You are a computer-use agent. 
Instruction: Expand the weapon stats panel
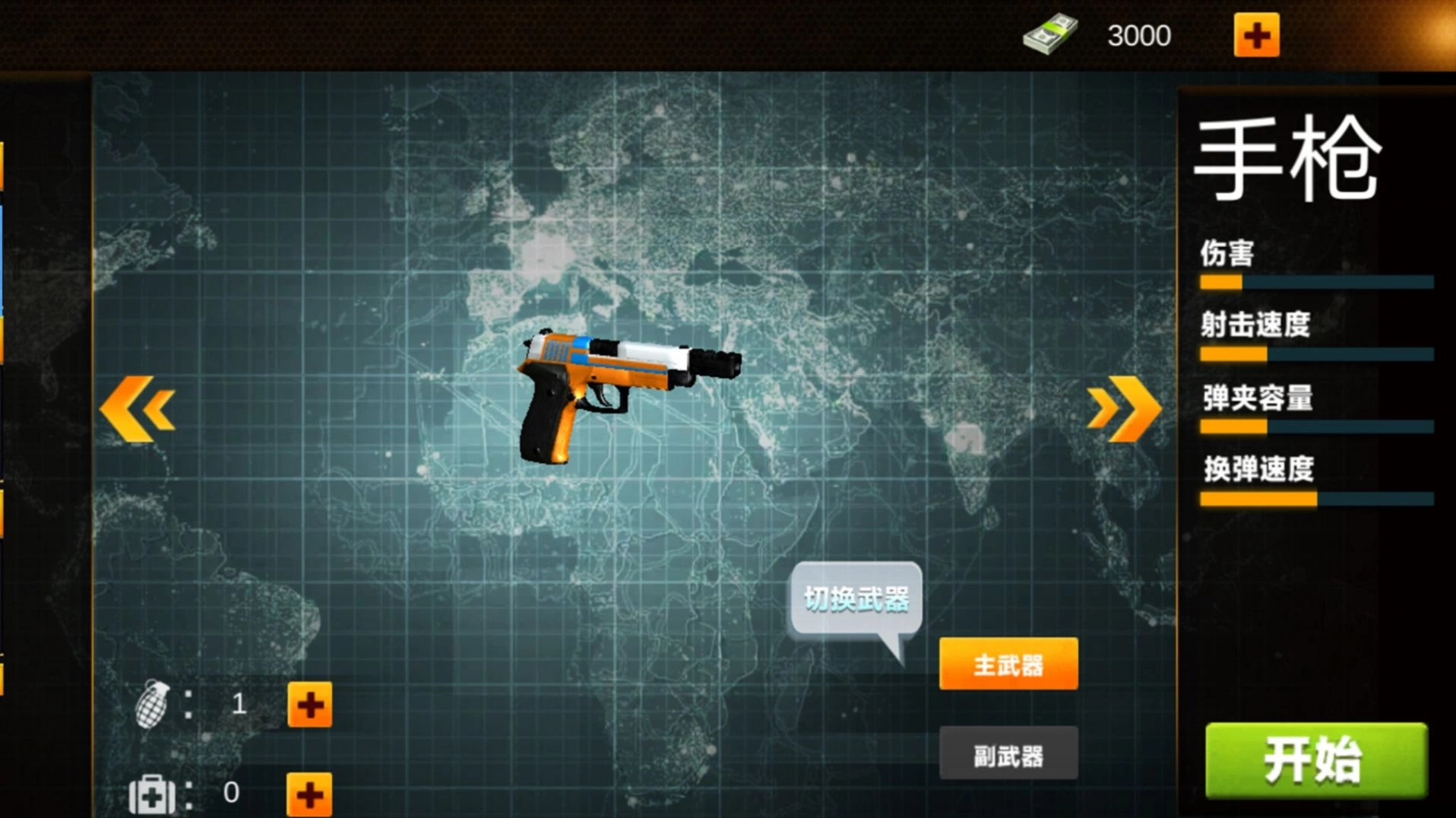tap(1315, 342)
